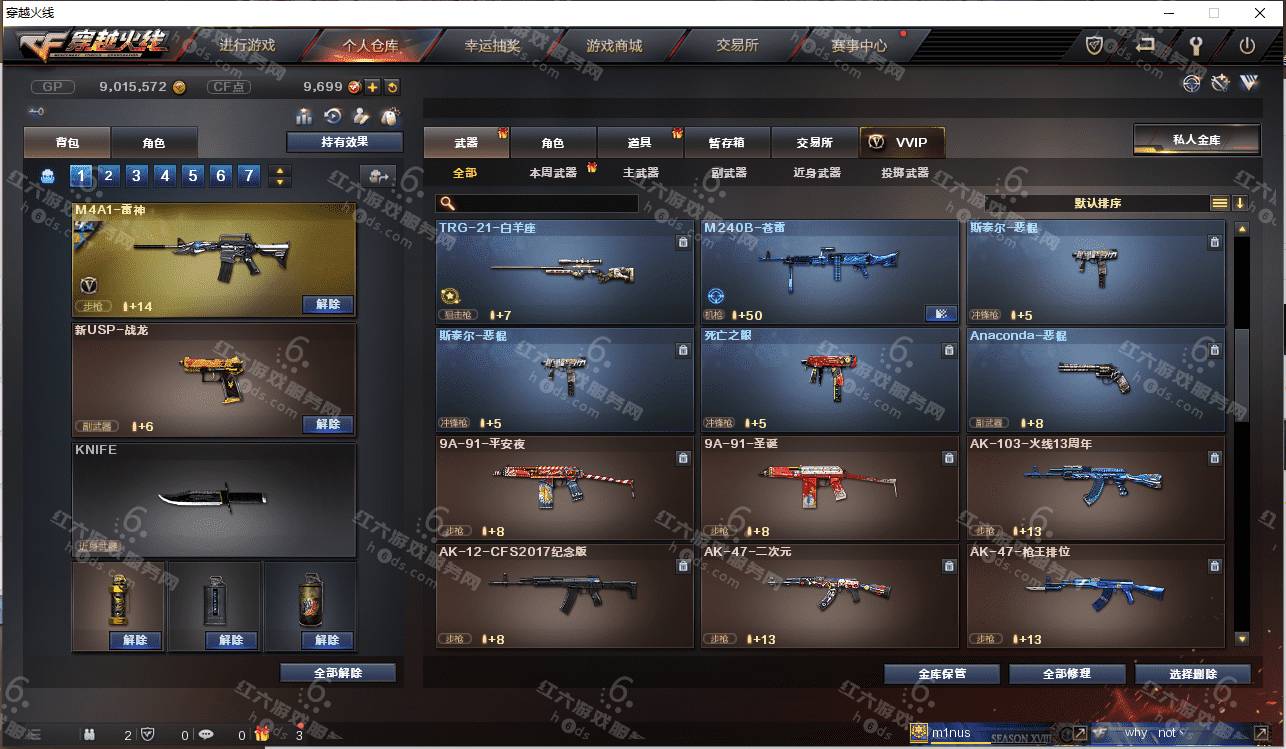1286x749 pixels.
Task: Click the weapon search input box
Action: pyautogui.click(x=546, y=203)
